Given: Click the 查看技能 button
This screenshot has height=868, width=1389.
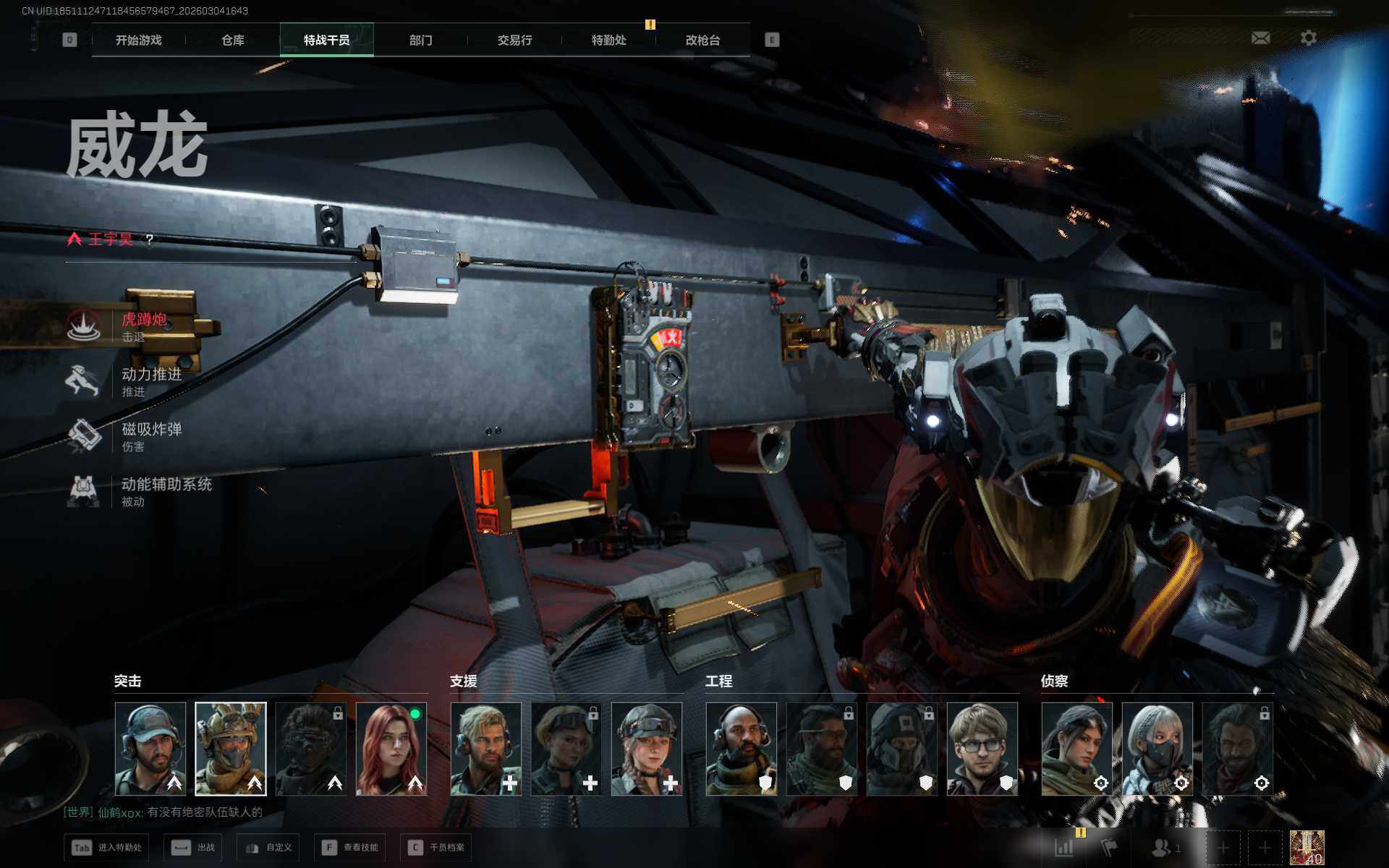Looking at the screenshot, I should click(350, 847).
